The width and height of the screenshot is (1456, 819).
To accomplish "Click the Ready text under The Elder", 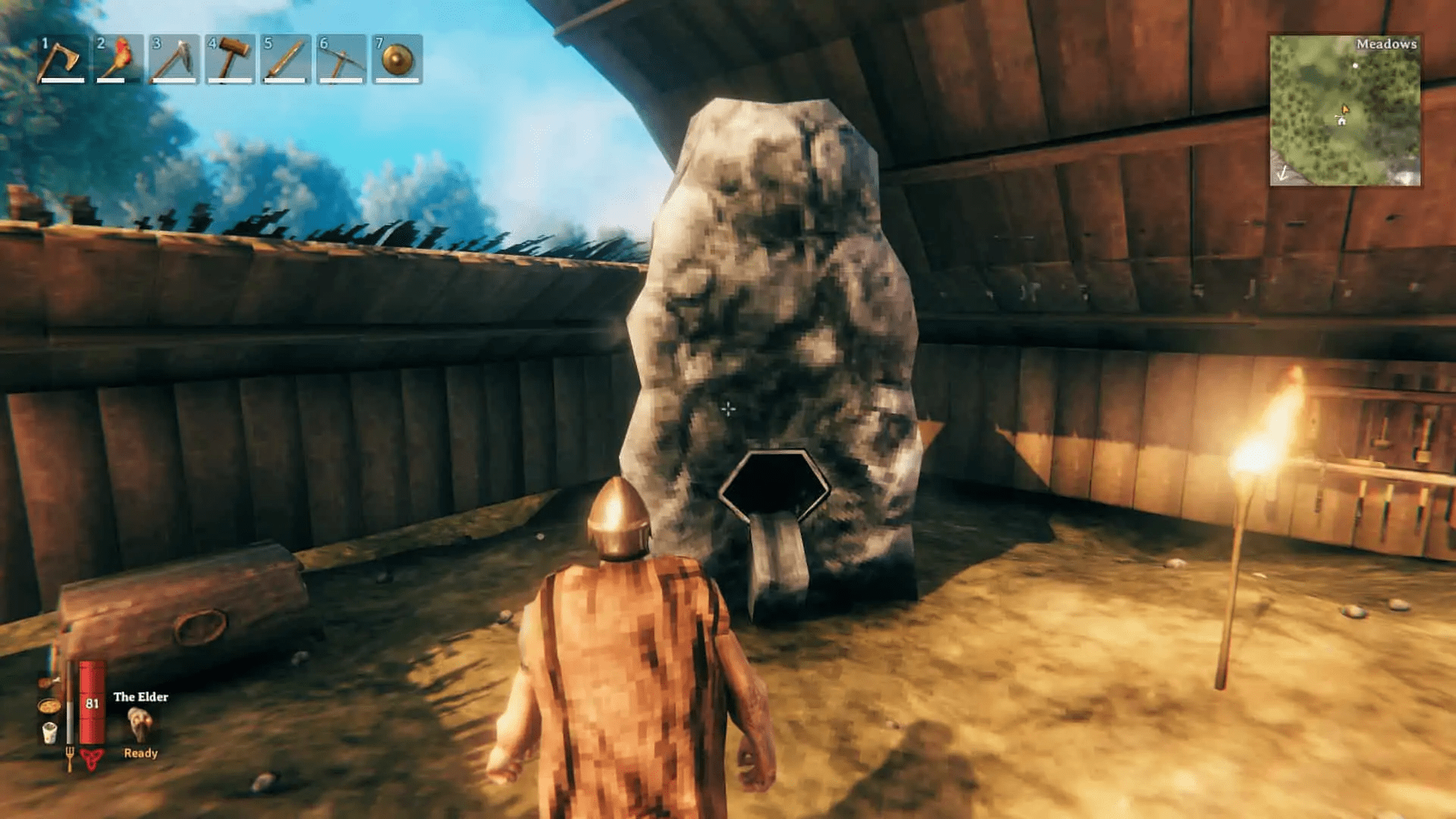I will pos(141,754).
